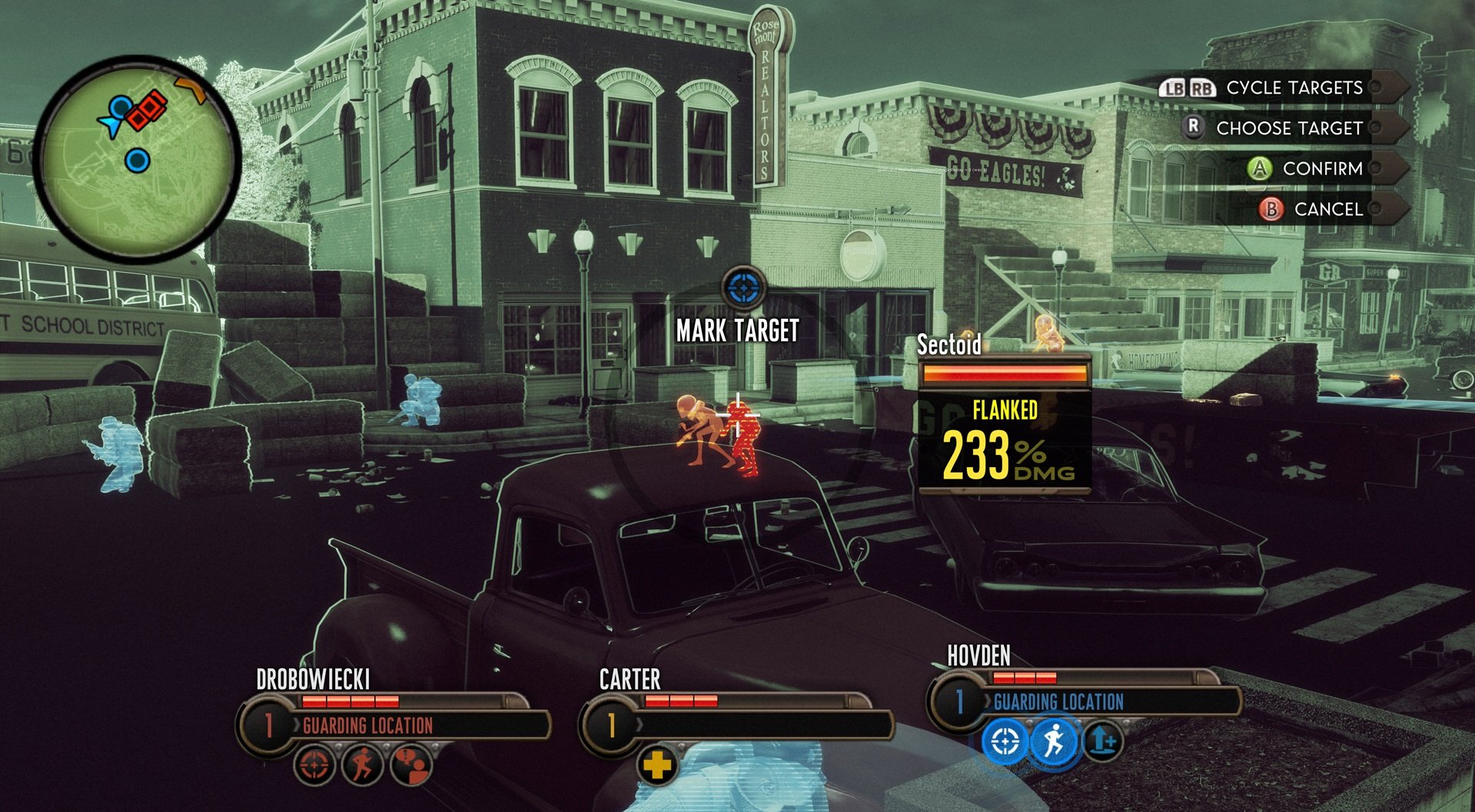Click the circular minimap

pos(138,159)
